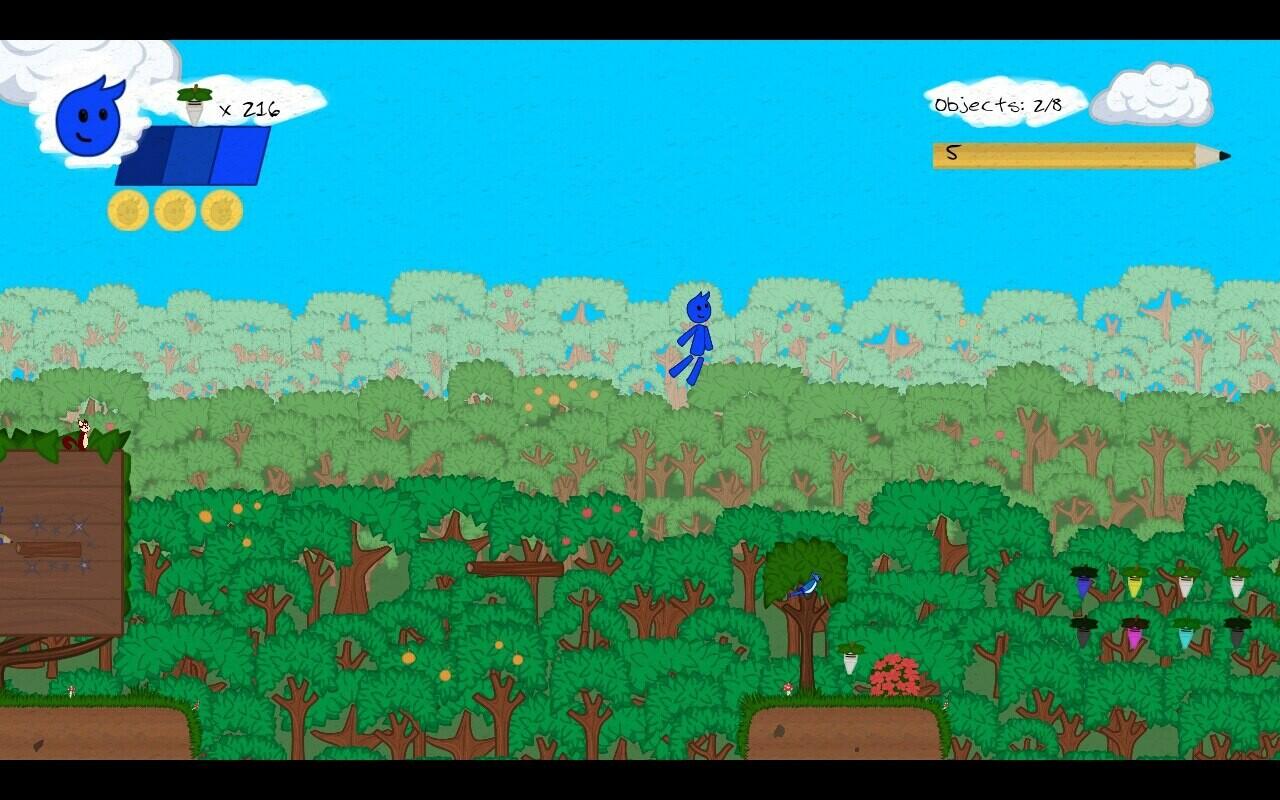Click the first gold coin in the HUD

point(127,207)
